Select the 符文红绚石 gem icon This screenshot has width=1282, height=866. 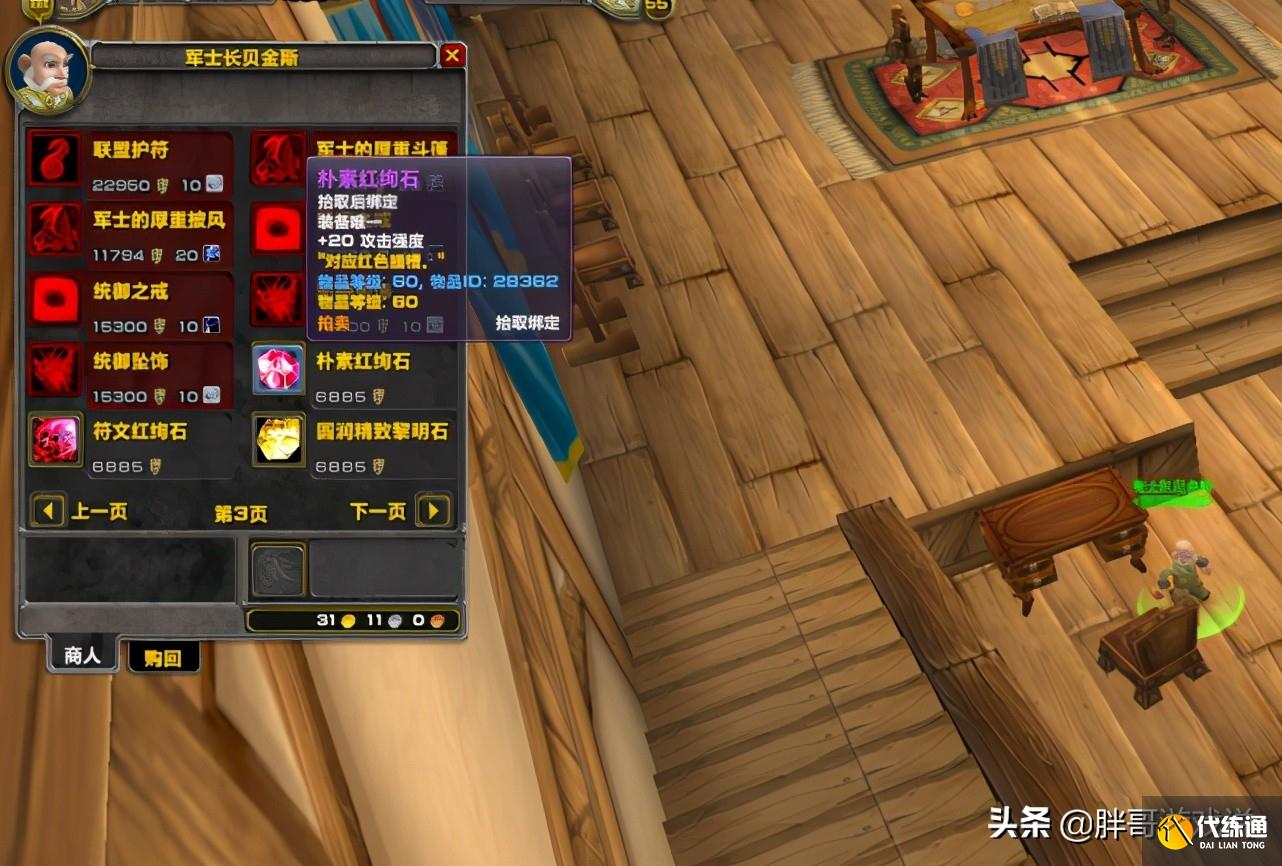tap(54, 440)
